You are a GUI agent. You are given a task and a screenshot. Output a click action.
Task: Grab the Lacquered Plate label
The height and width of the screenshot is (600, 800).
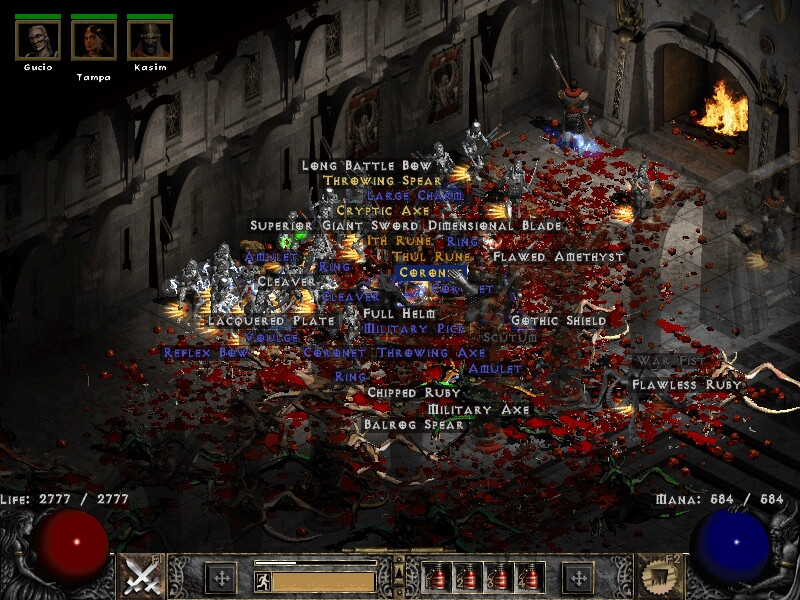tap(257, 321)
